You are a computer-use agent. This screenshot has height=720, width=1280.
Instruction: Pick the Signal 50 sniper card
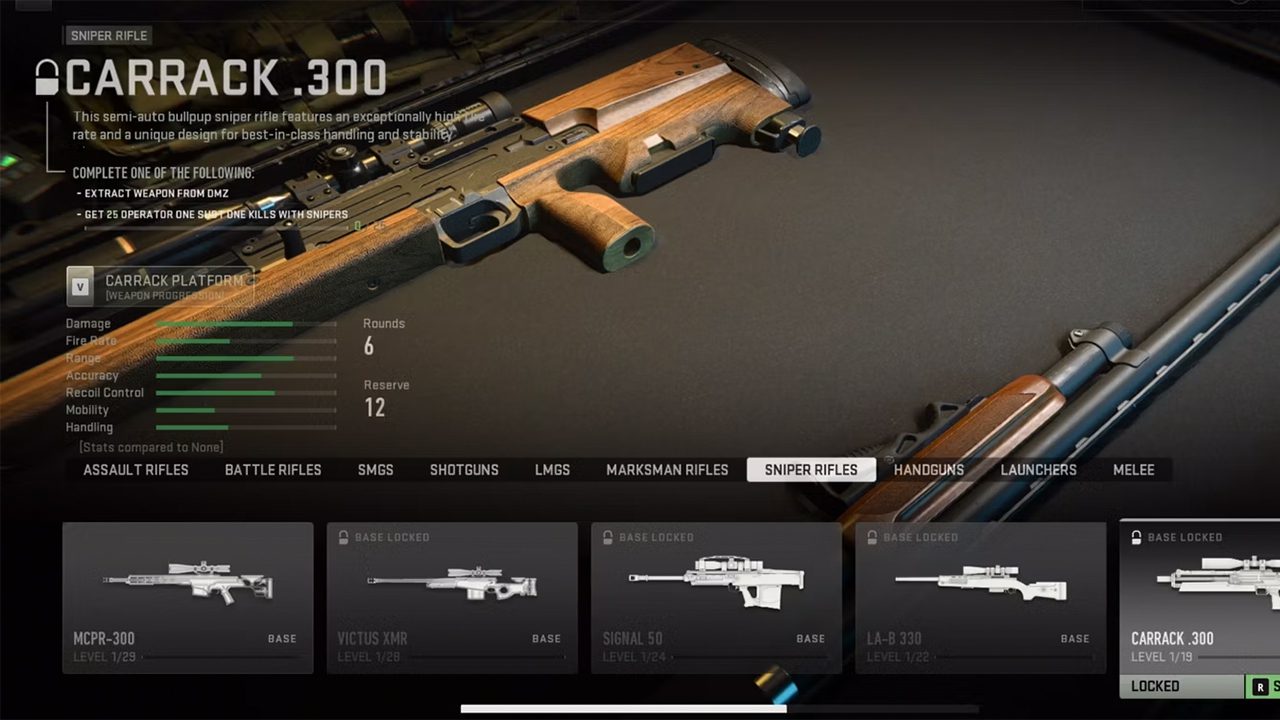tap(716, 597)
